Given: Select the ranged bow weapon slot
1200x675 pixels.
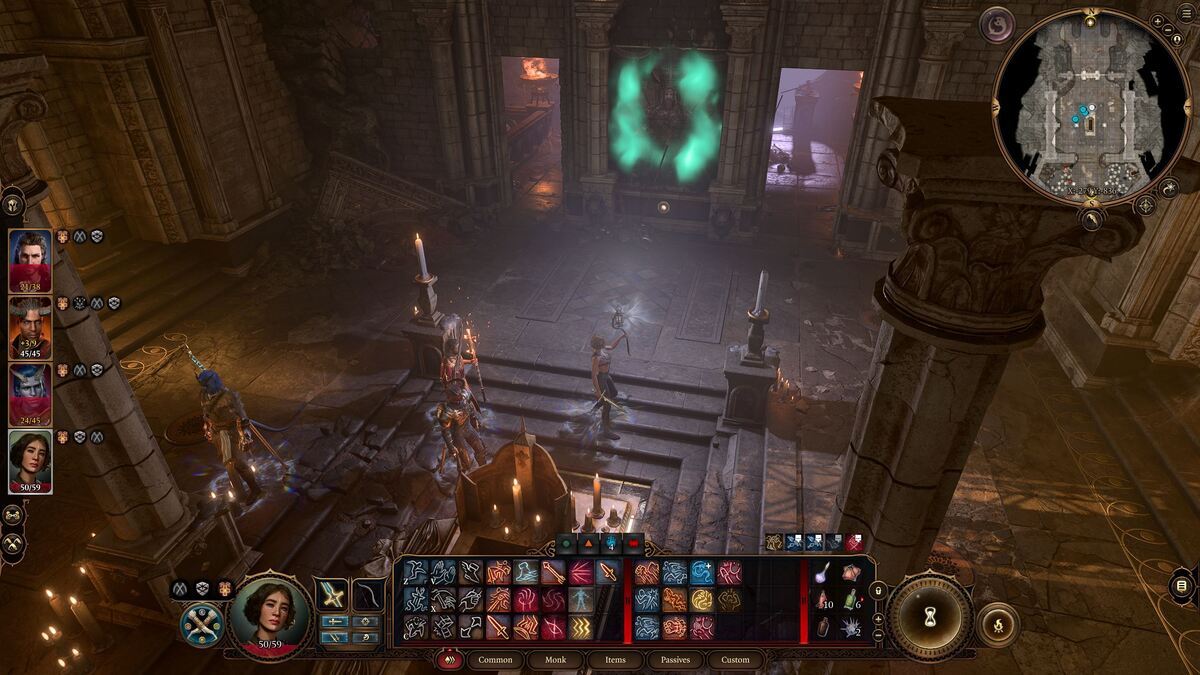Looking at the screenshot, I should coord(368,594).
